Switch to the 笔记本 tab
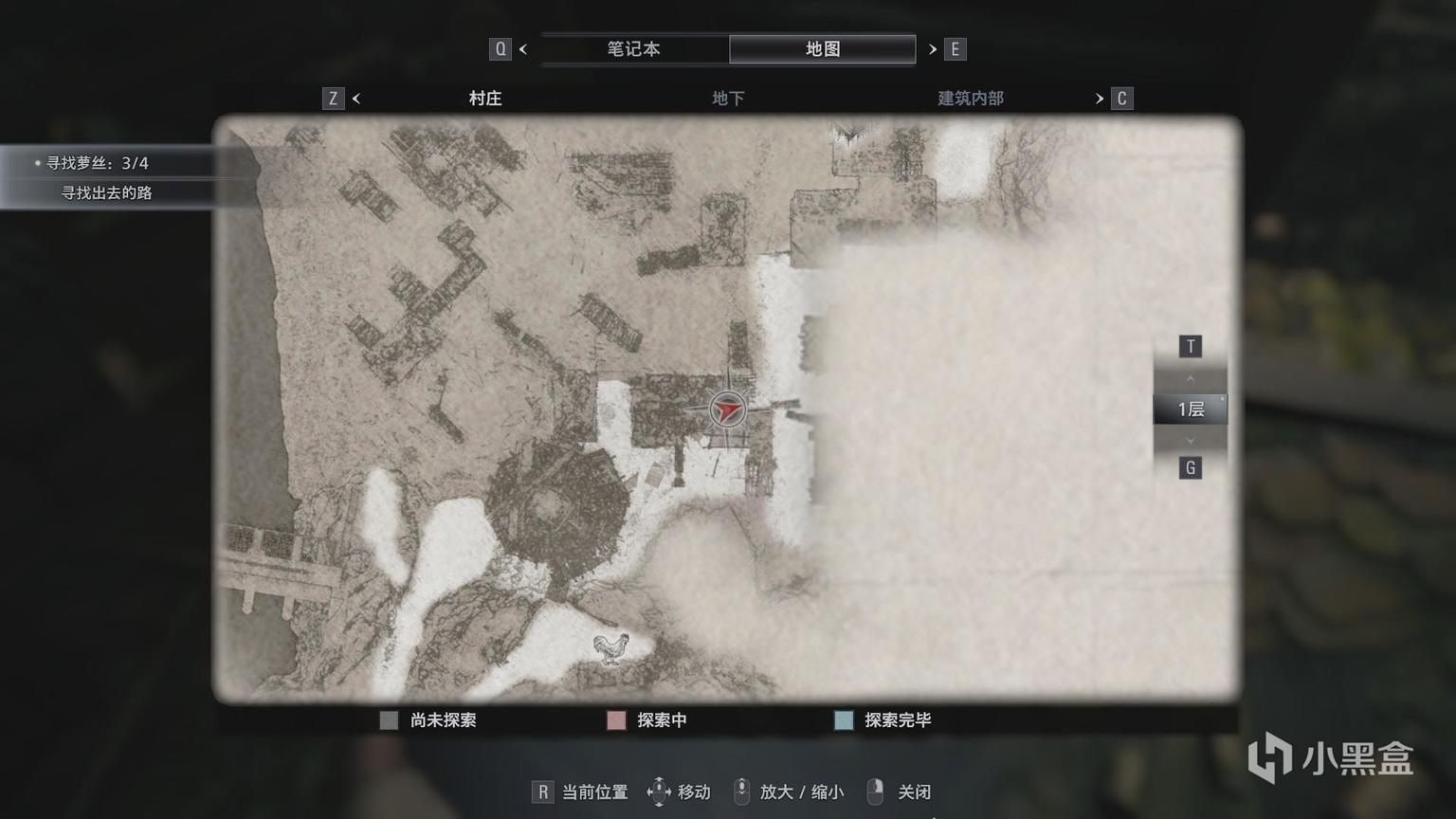The width and height of the screenshot is (1456, 819). click(x=633, y=48)
